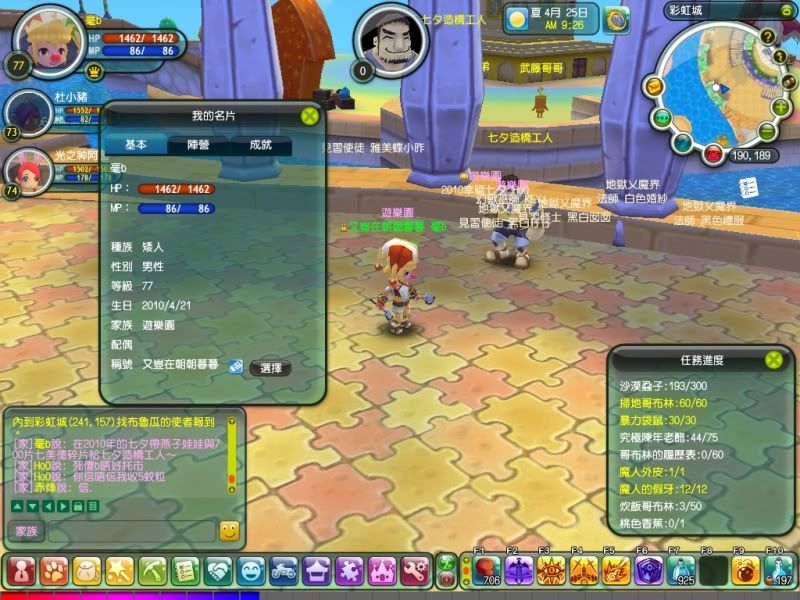Close the 任務進度 quest progress panel

(x=773, y=359)
